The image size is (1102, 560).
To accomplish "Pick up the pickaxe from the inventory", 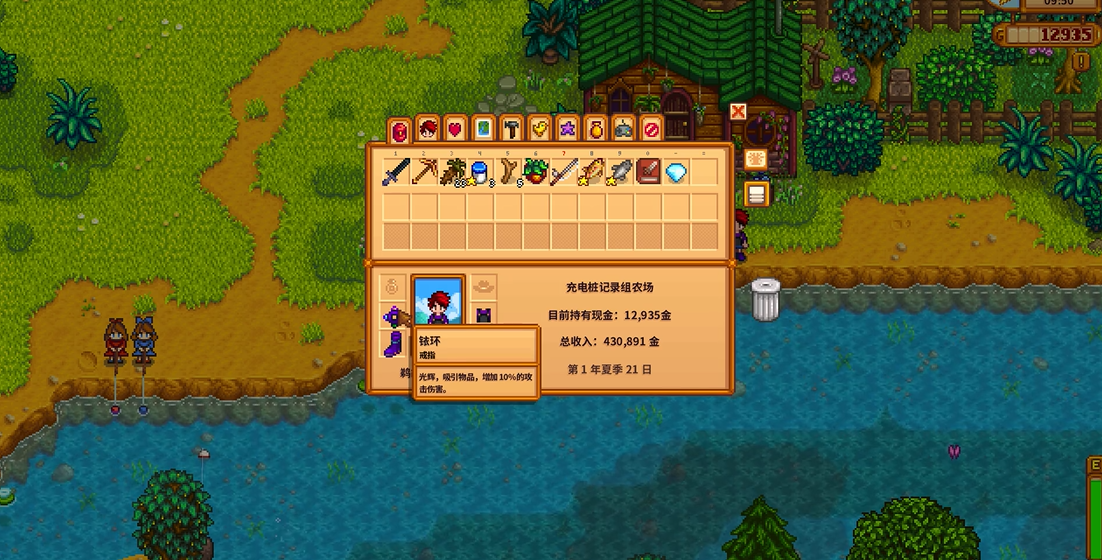I will point(425,173).
